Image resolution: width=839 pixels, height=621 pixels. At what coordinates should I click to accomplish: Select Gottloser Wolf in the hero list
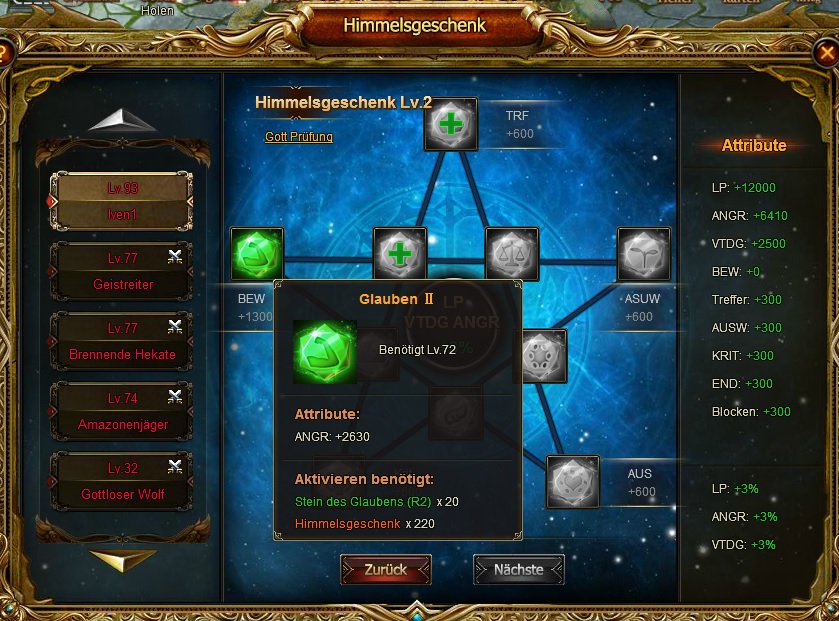pos(123,481)
